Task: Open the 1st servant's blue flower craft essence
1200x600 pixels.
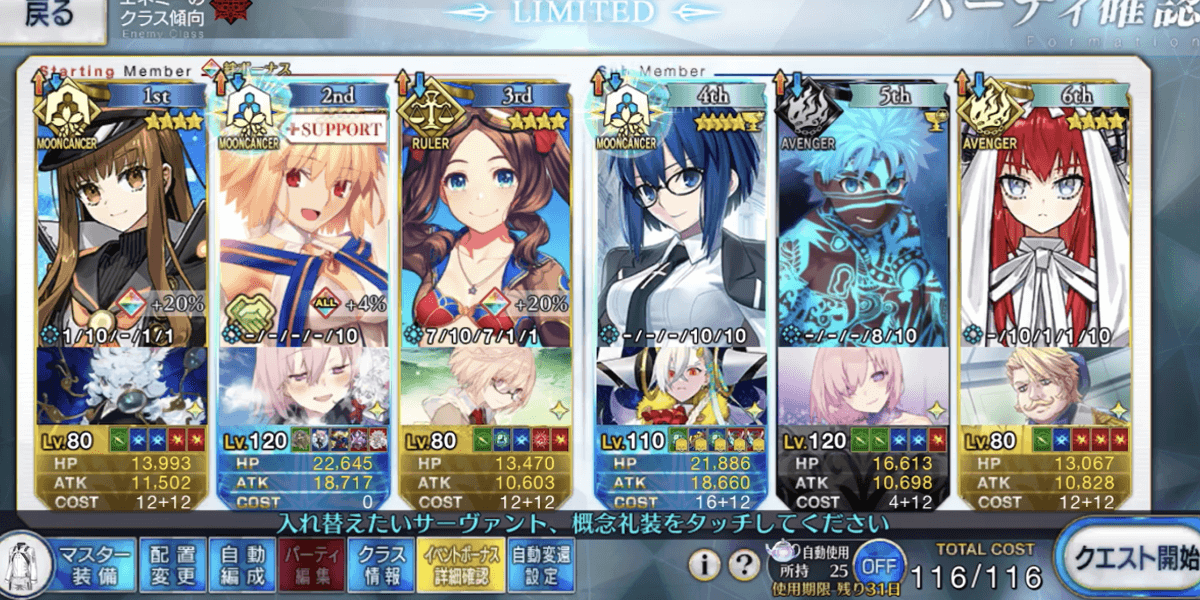Action: click(122, 385)
